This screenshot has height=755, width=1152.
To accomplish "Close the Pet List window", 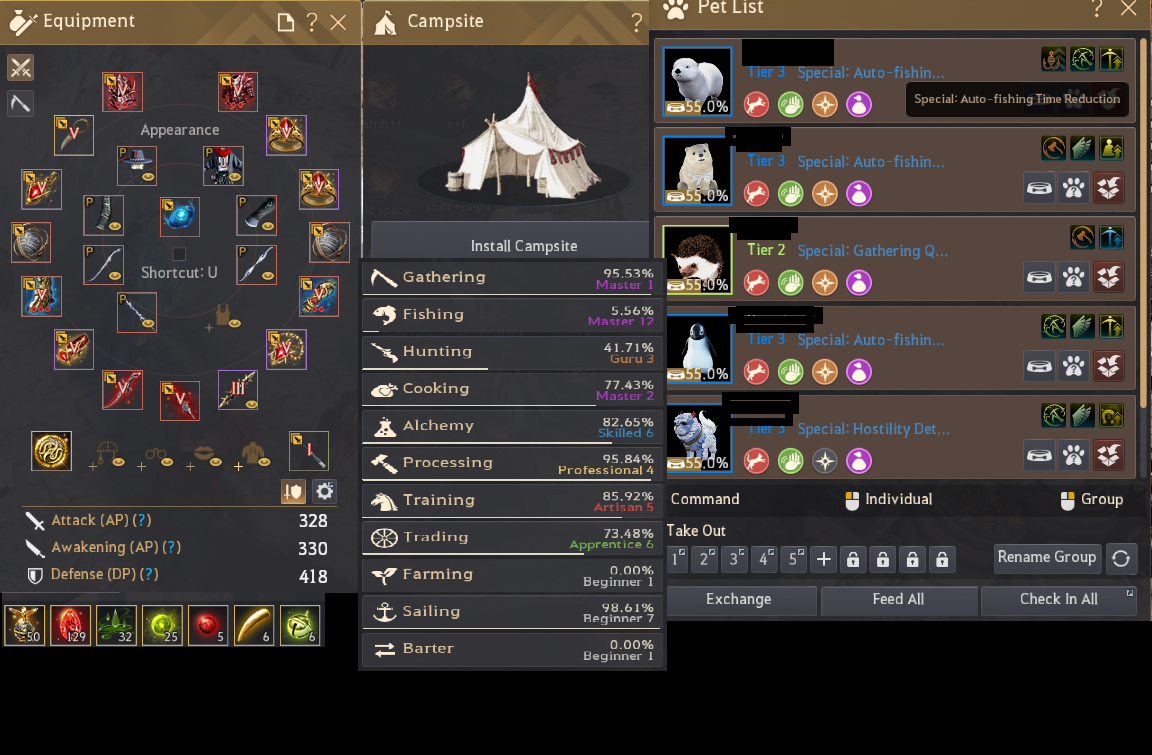I will coord(1129,9).
